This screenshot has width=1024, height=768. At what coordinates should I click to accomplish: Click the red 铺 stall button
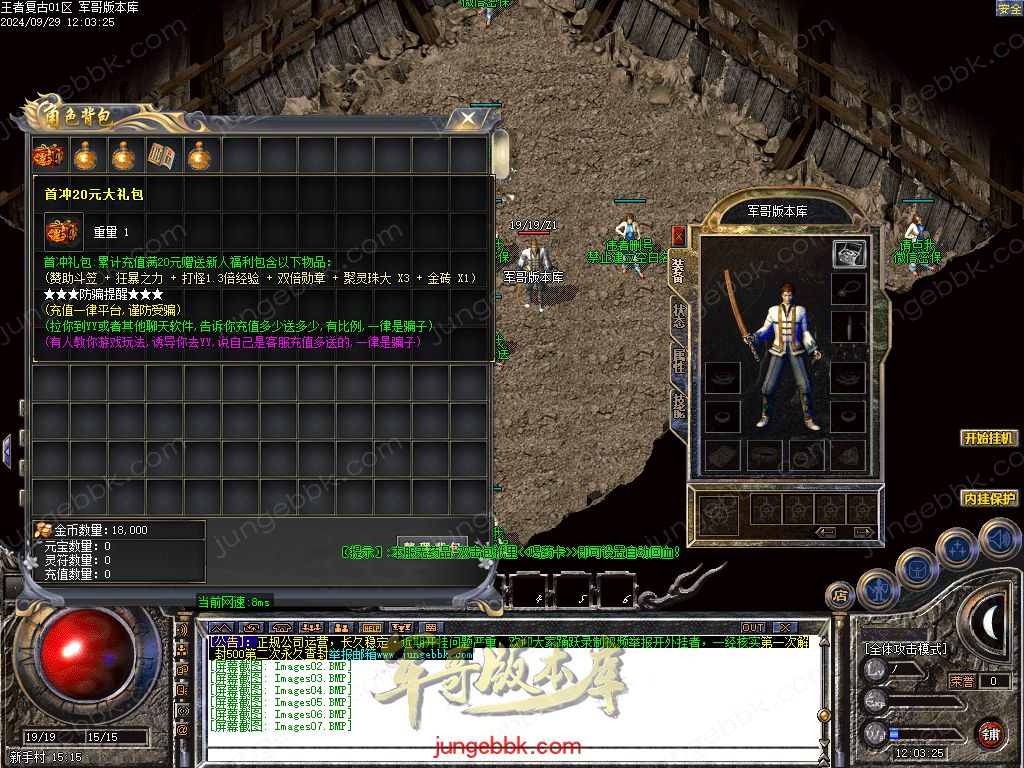tap(990, 733)
